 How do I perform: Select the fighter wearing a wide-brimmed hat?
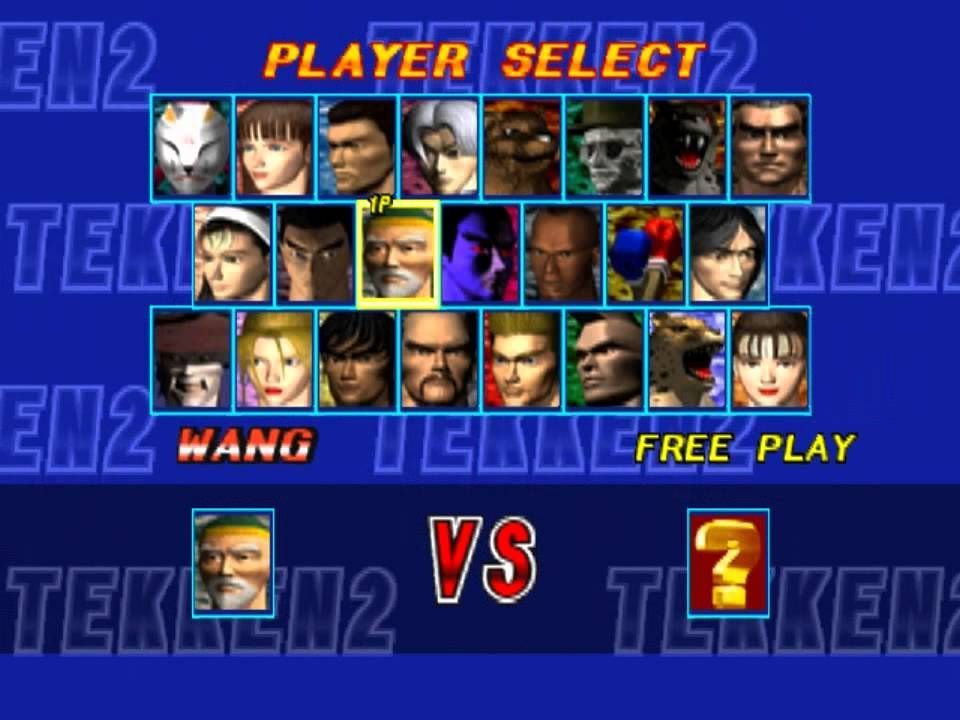tap(193, 360)
